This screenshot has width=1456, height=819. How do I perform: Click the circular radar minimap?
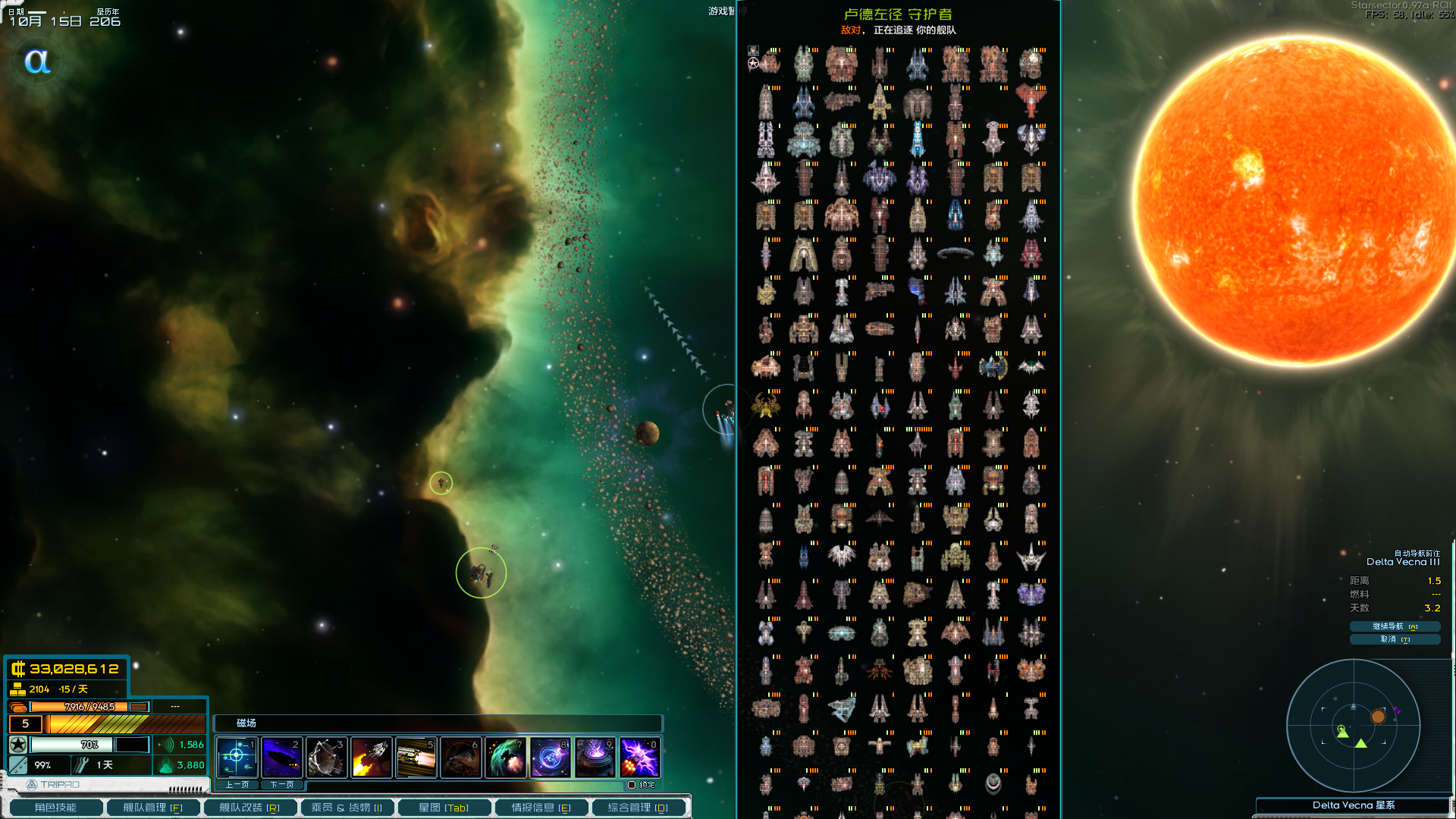(x=1353, y=726)
